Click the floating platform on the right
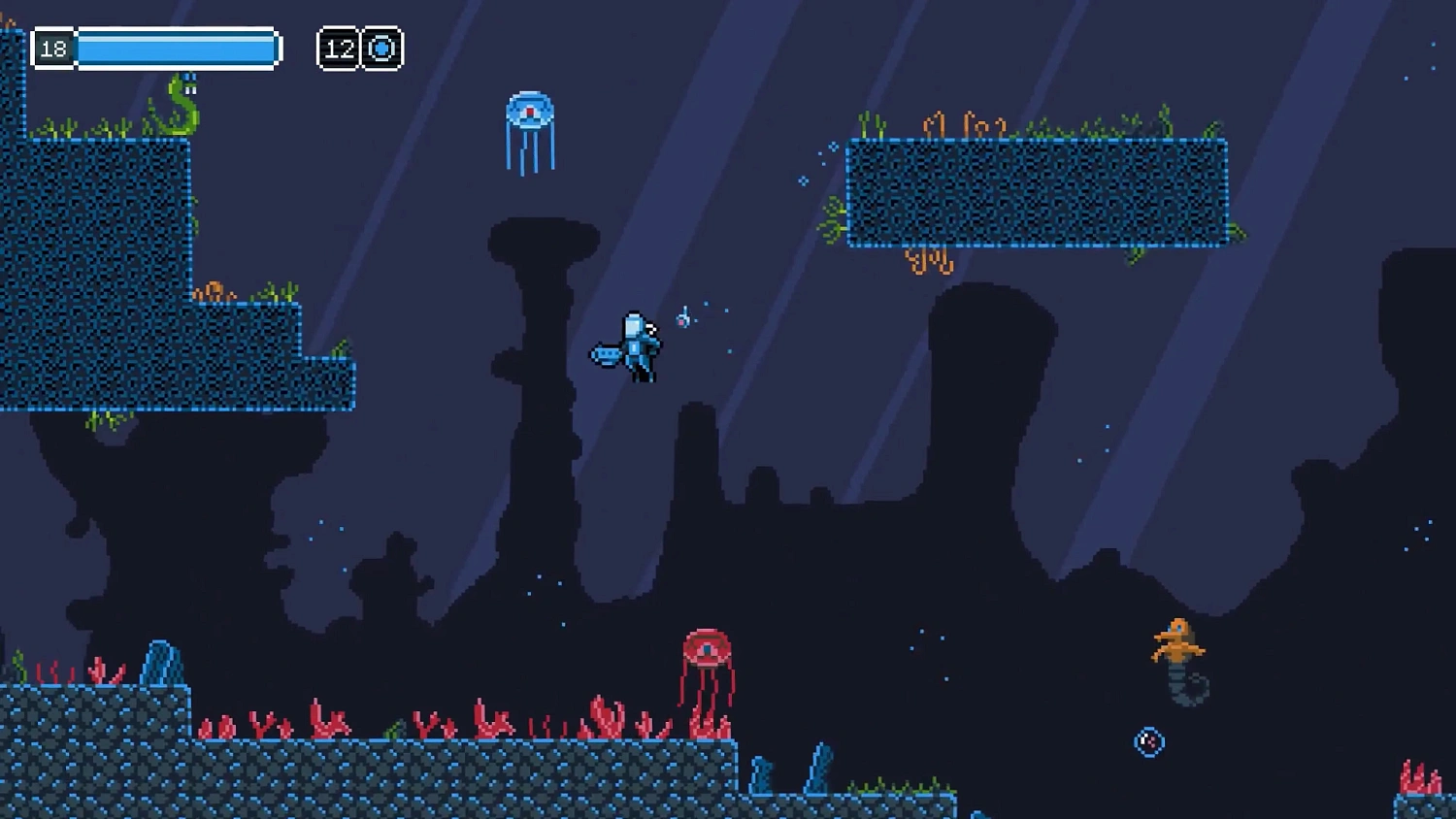This screenshot has height=819, width=1456. coord(1039,194)
